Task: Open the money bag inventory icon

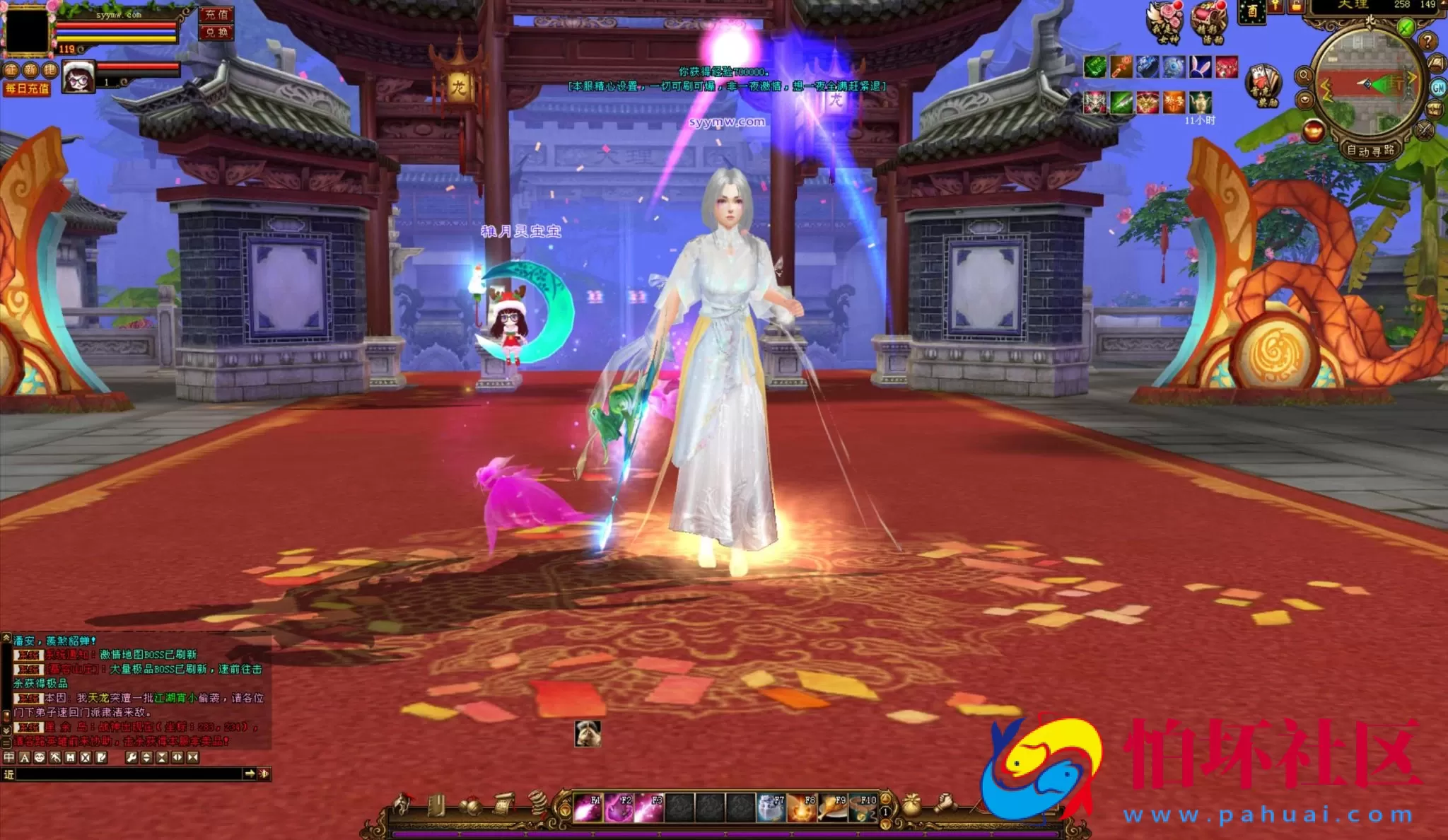Action: 912,805
